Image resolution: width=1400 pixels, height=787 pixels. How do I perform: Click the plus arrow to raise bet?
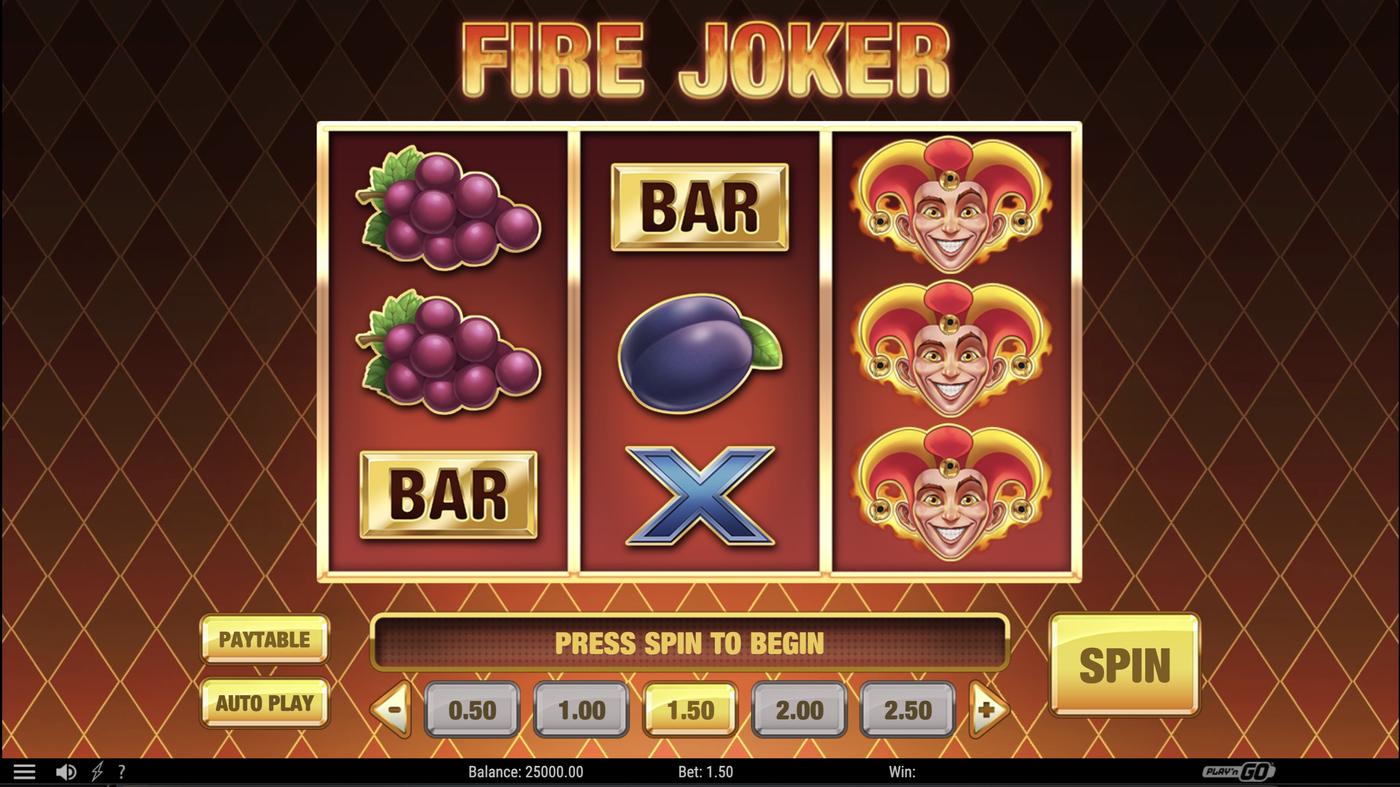986,710
